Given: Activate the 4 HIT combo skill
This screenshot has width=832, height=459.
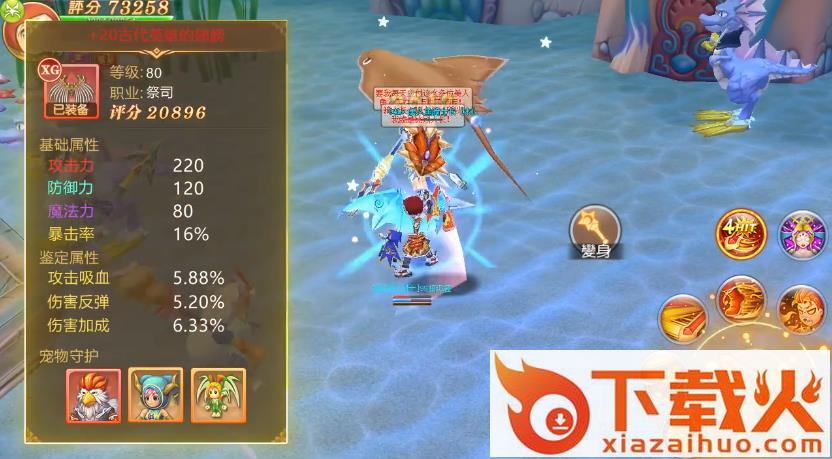Looking at the screenshot, I should pyautogui.click(x=740, y=235).
